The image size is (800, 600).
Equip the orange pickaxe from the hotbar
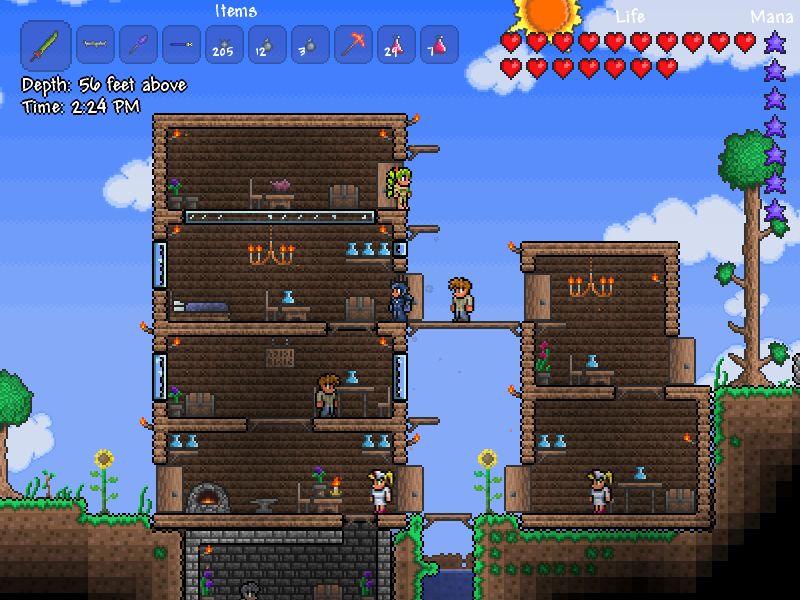(x=353, y=45)
